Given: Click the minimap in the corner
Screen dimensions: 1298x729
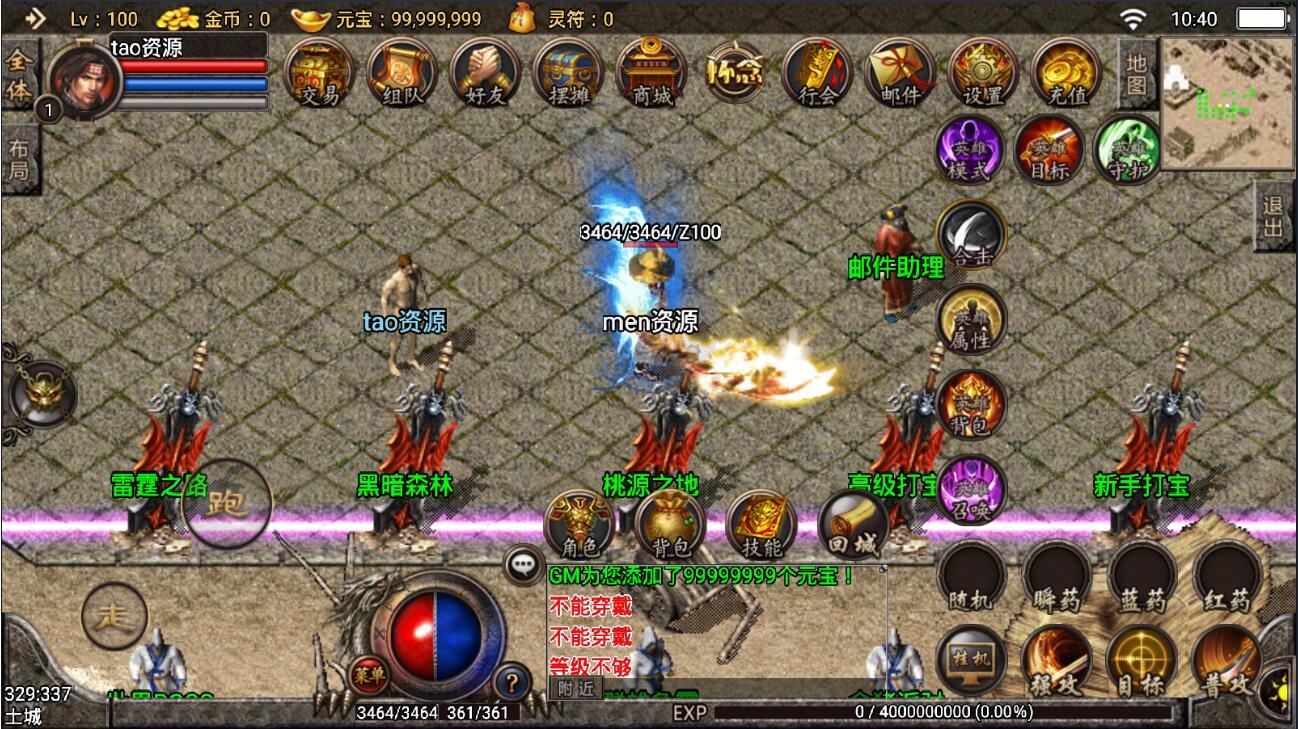Looking at the screenshot, I should click(1227, 103).
